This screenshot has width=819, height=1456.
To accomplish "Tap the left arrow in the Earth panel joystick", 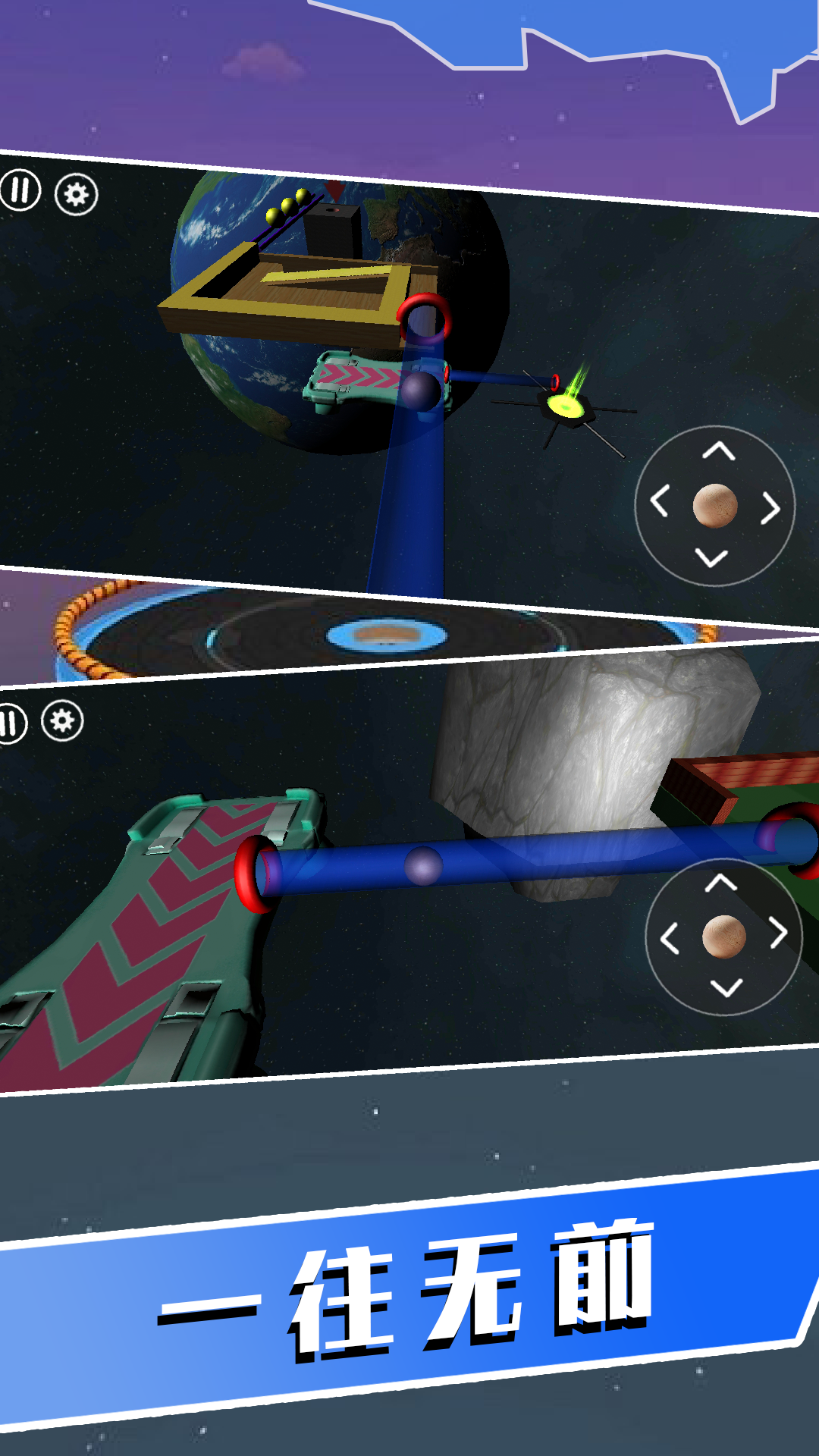I will (x=659, y=501).
